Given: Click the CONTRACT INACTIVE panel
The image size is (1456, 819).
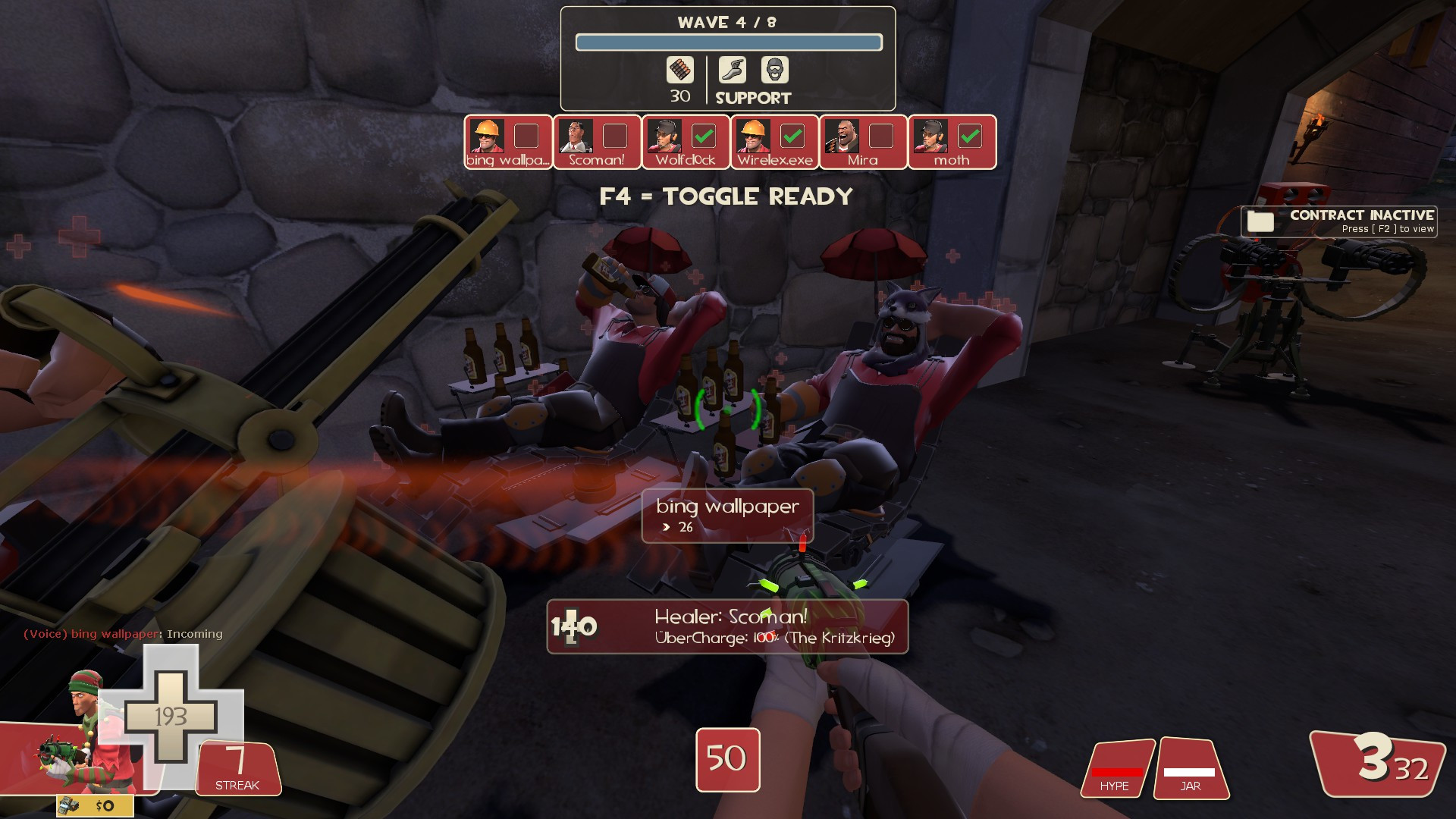Looking at the screenshot, I should tap(1339, 221).
